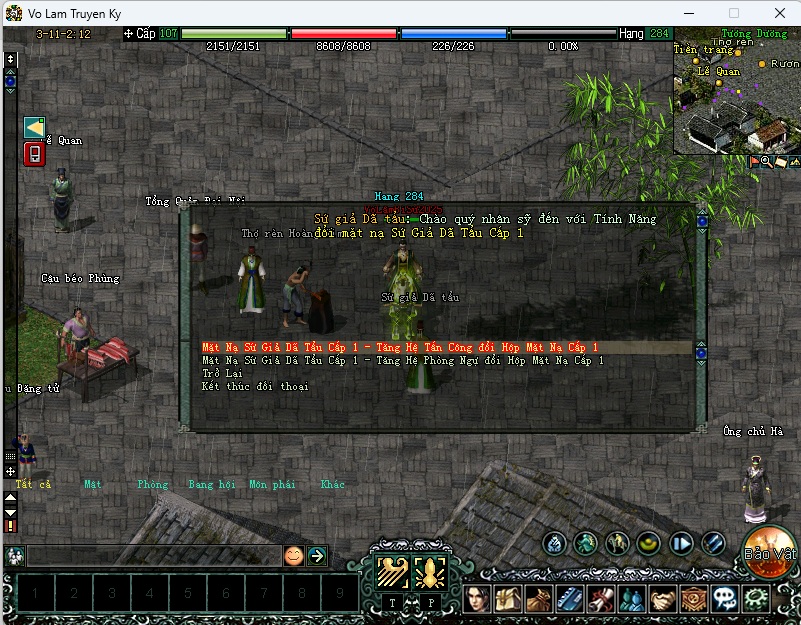Viewport: 801px width, 625px height.
Task: Click the red flag icon under the minimap
Action: pos(754,161)
